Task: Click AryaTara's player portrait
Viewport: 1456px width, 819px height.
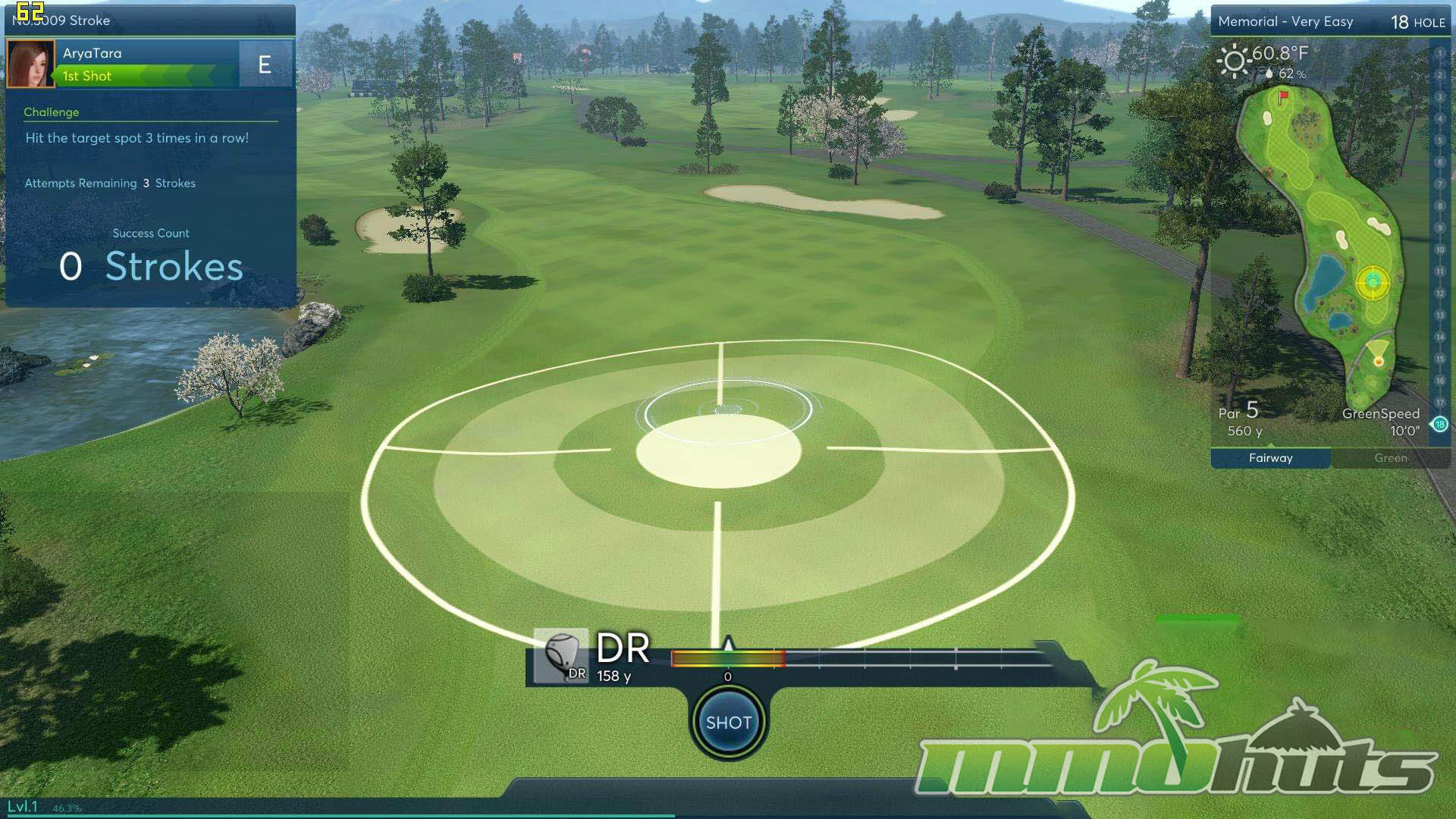Action: click(30, 64)
